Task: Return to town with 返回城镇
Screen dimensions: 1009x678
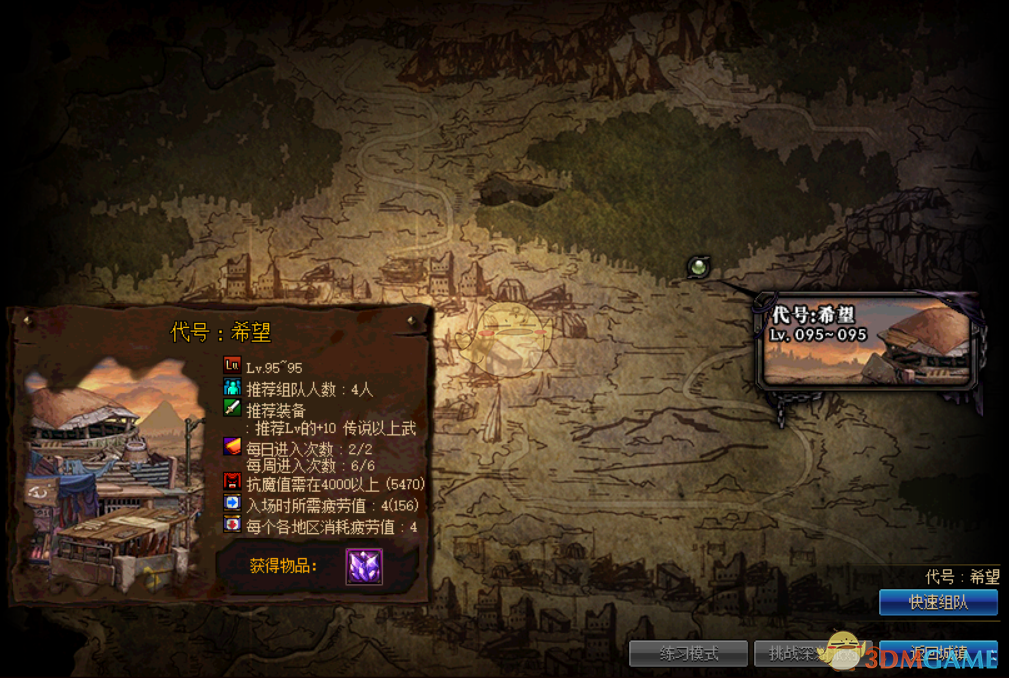Action: tap(939, 654)
